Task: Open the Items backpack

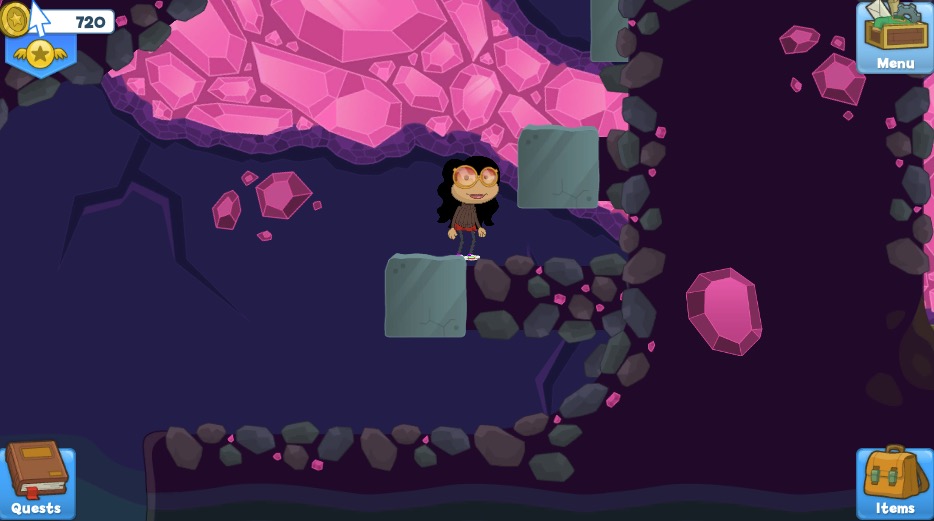Action: click(894, 481)
